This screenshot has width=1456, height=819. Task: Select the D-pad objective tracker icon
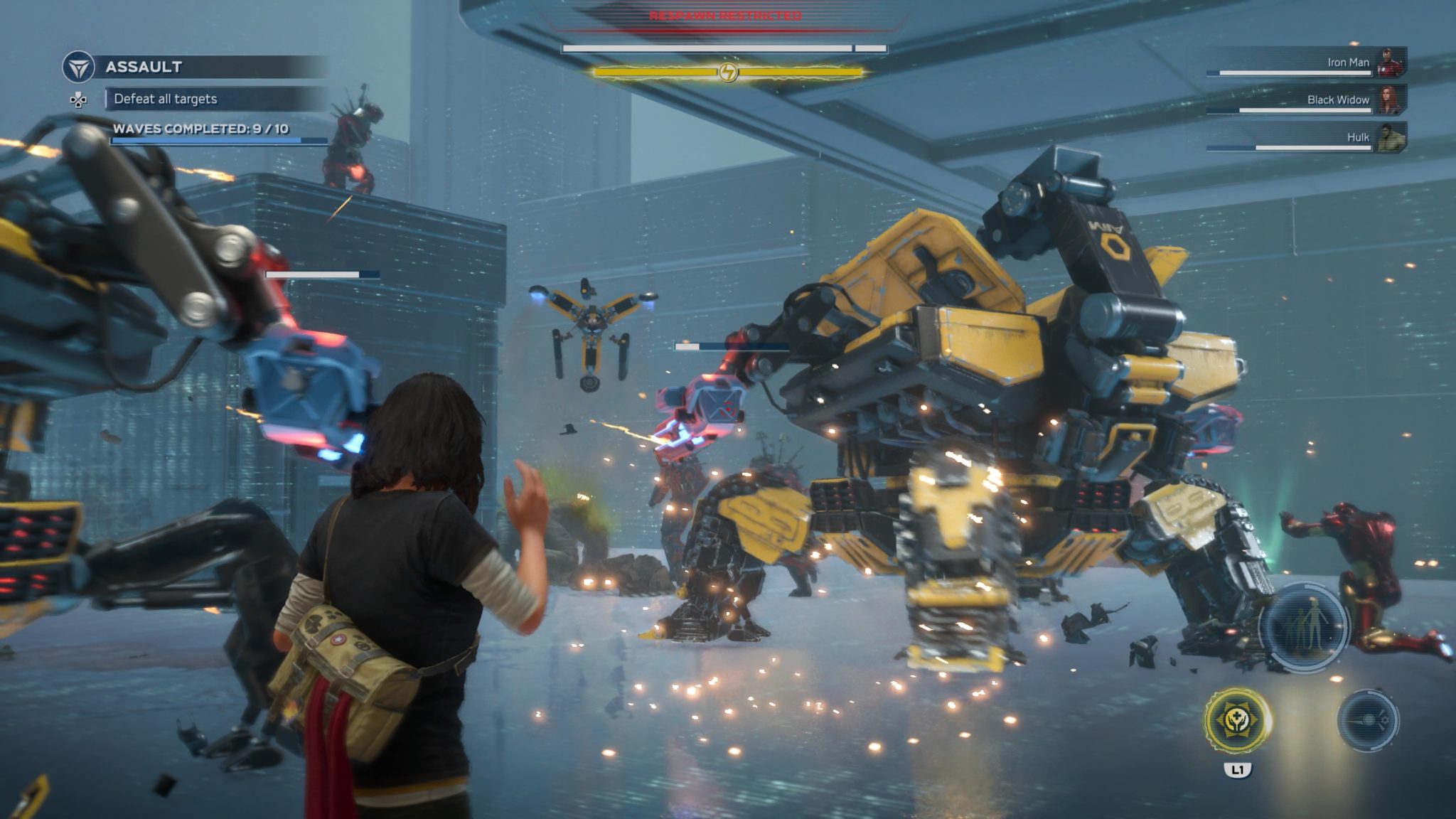pos(78,102)
